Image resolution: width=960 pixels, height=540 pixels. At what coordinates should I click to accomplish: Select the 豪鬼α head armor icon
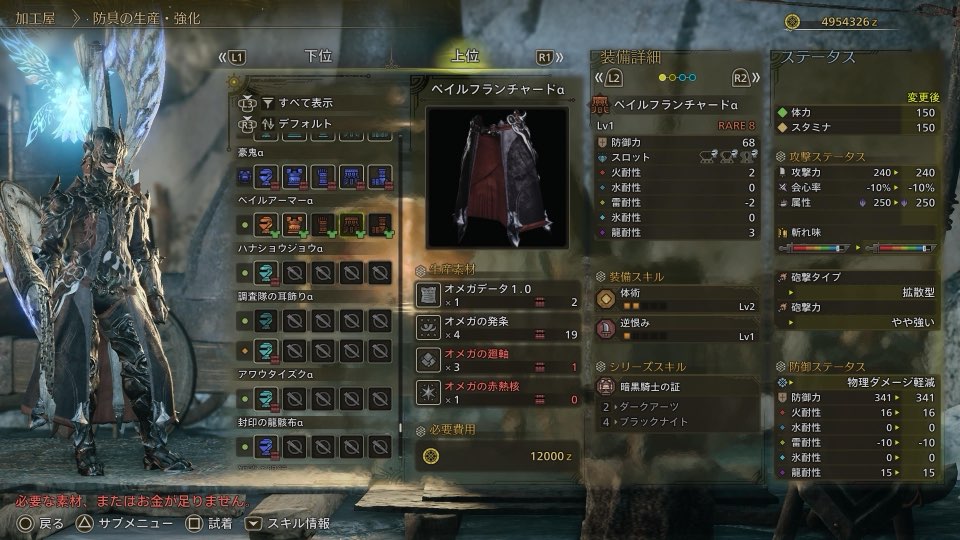[265, 177]
